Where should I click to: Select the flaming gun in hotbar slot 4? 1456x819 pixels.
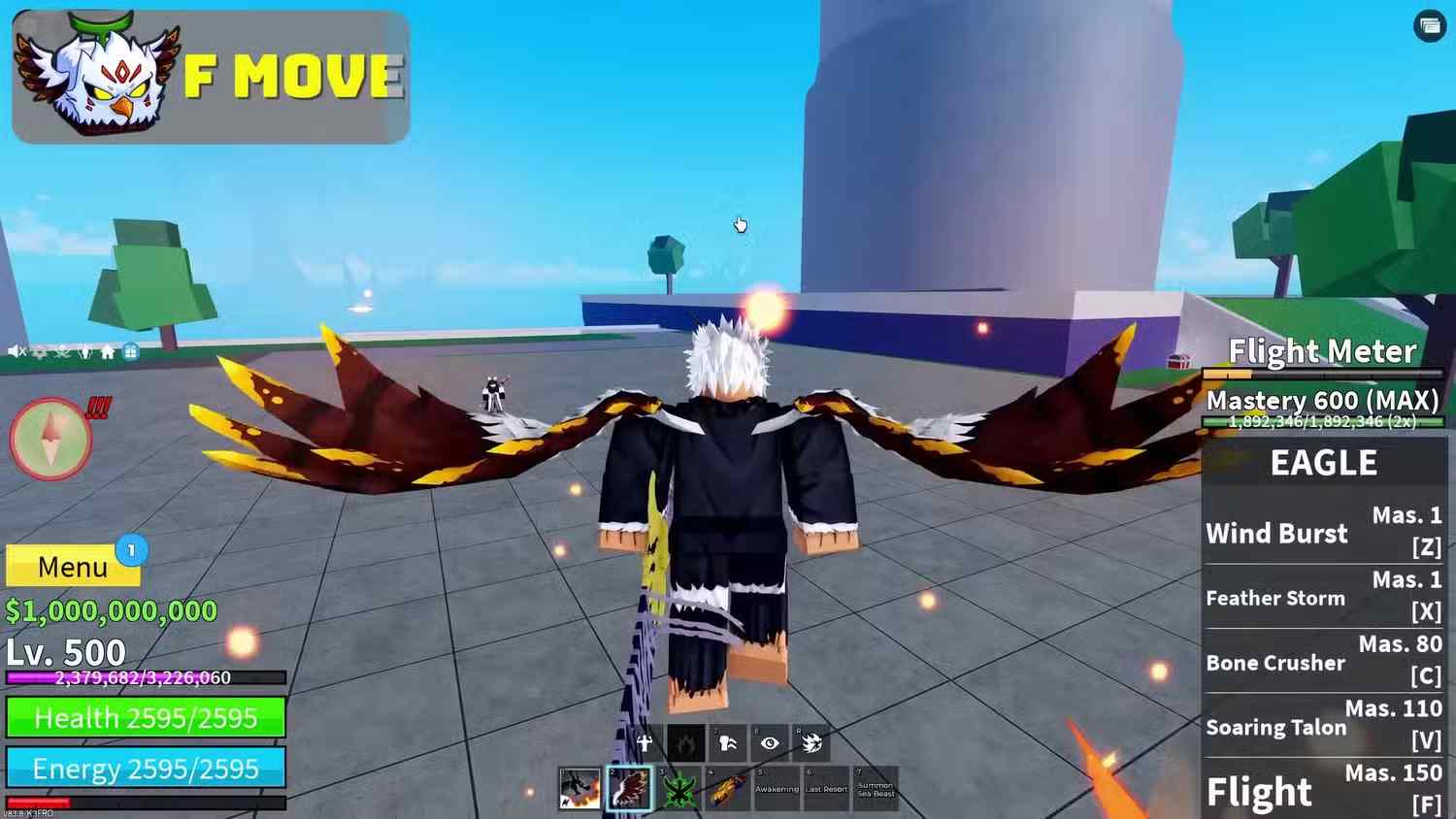click(x=726, y=791)
